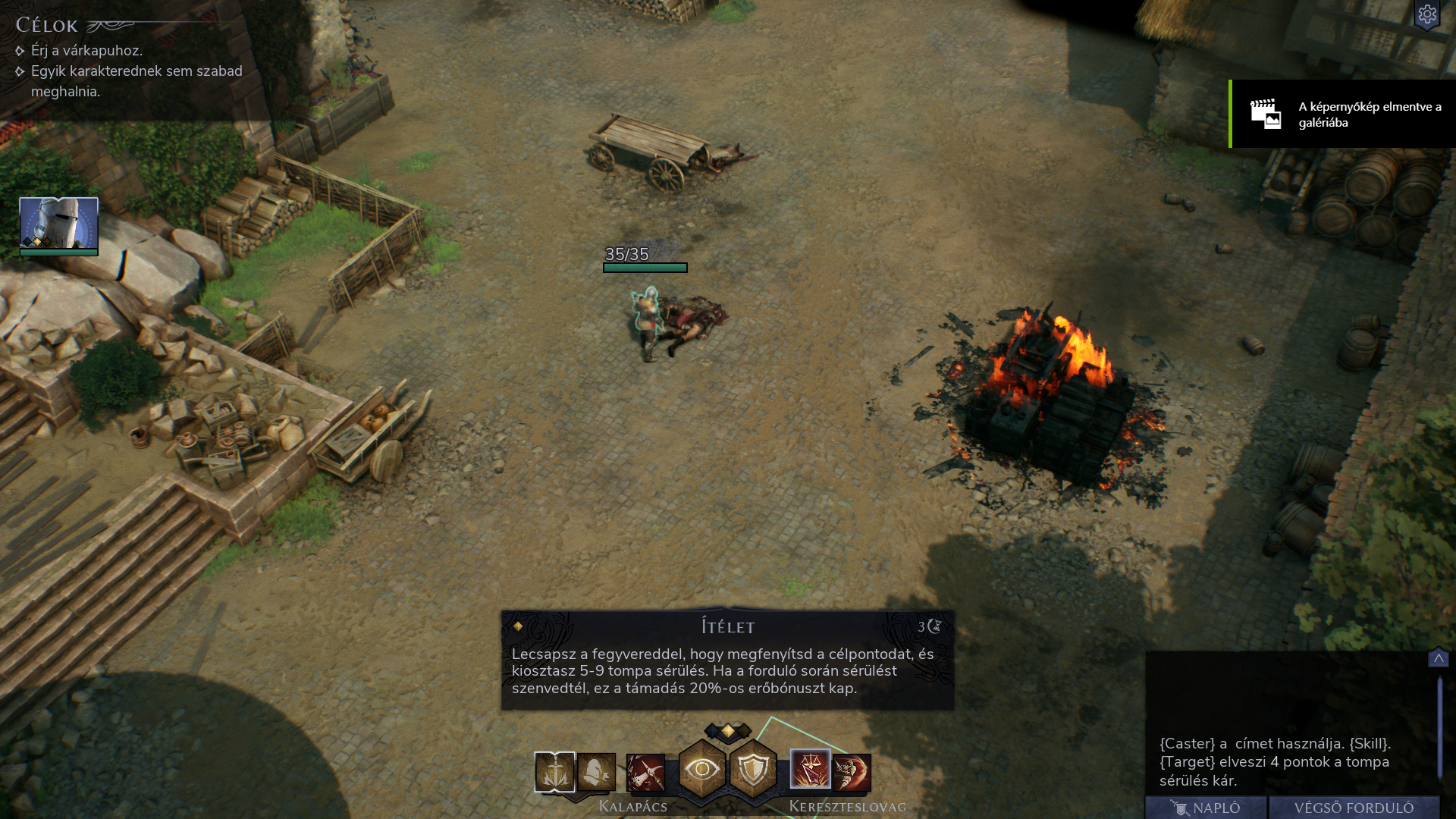Use the crusader charge ability icon
Screen dimensions: 1456x819
[852, 773]
